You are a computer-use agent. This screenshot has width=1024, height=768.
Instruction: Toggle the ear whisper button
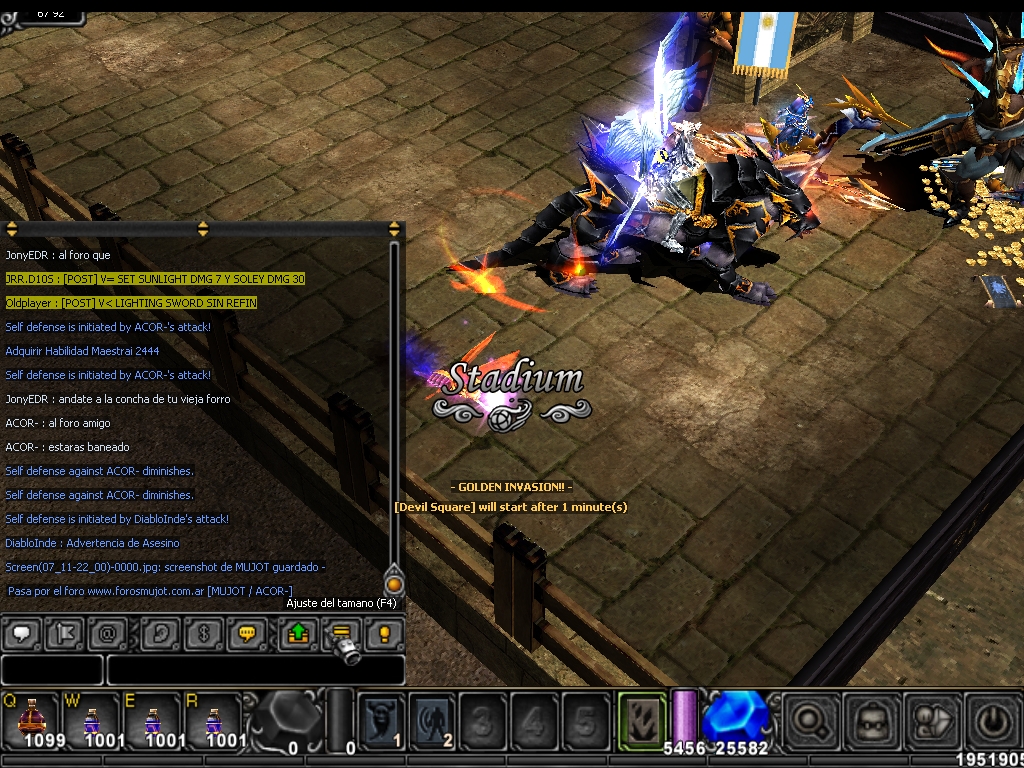(161, 633)
